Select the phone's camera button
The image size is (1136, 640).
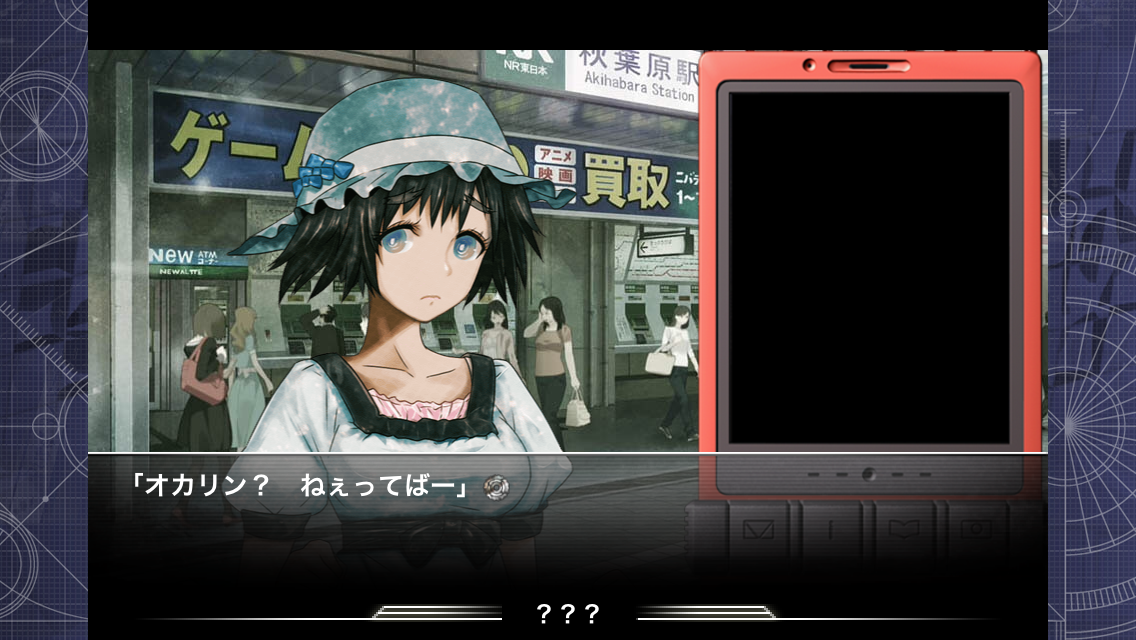pos(977,530)
